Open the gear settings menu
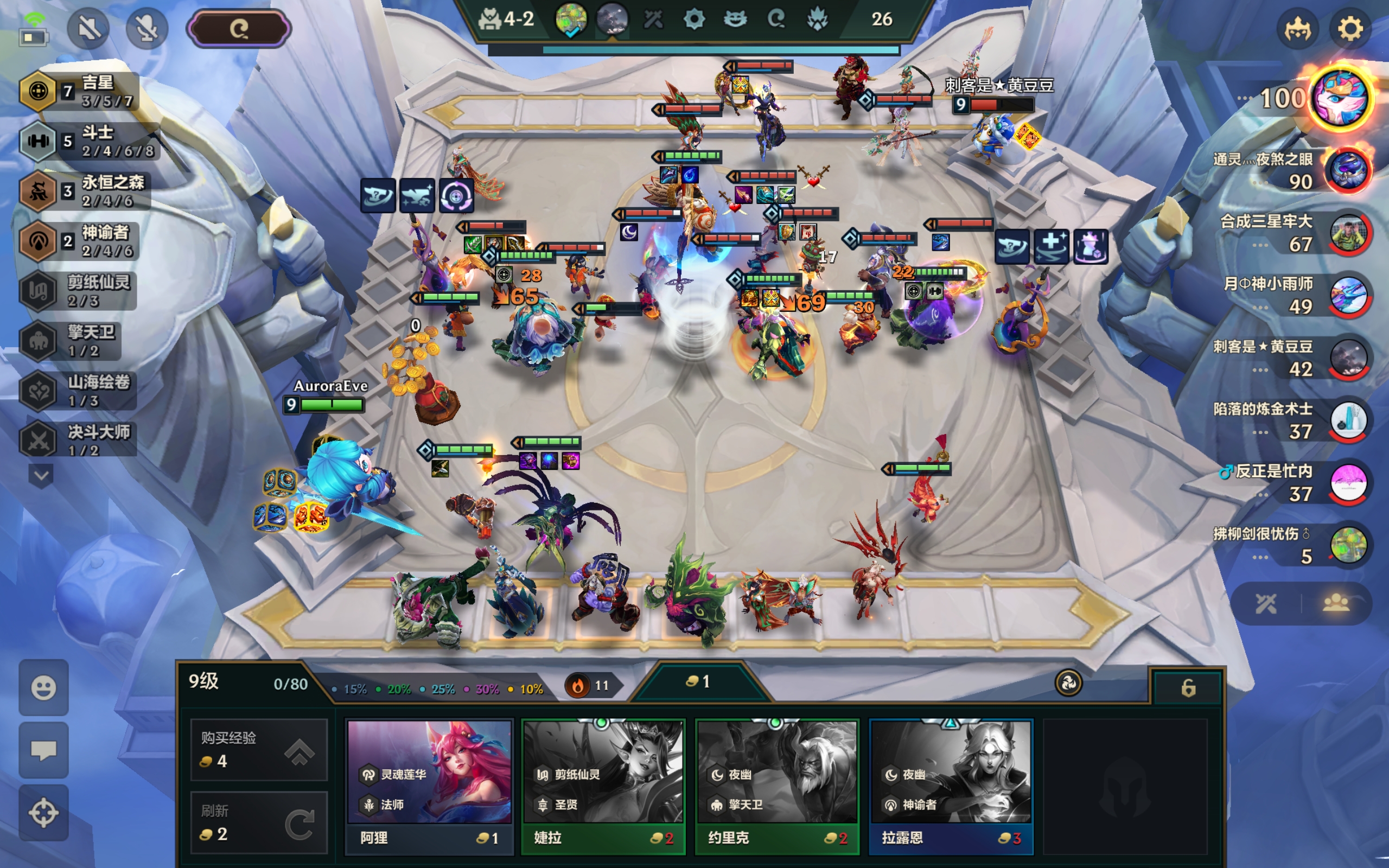This screenshot has height=868, width=1389. tap(1349, 29)
